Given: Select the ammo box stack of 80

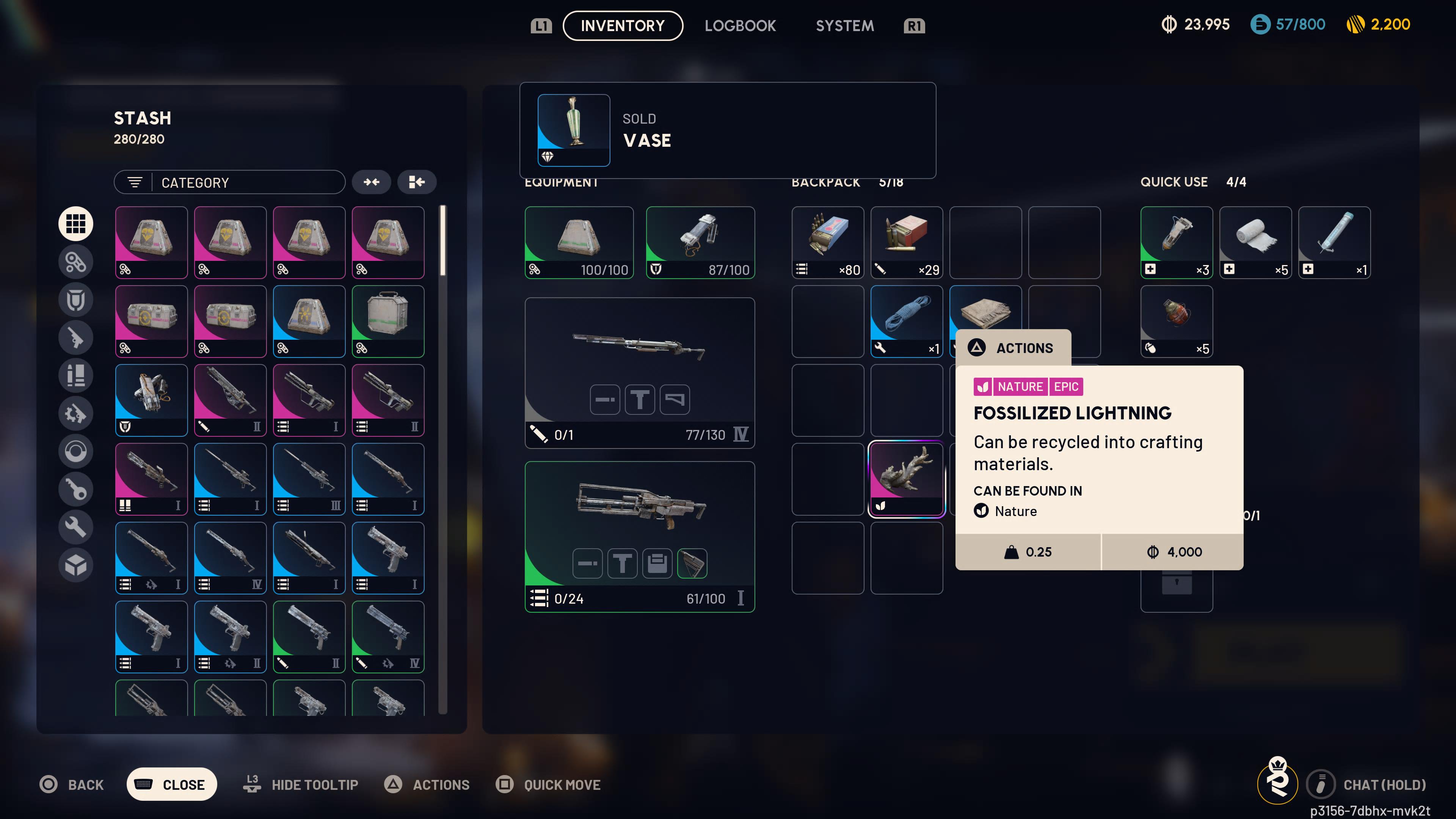Looking at the screenshot, I should tap(827, 242).
